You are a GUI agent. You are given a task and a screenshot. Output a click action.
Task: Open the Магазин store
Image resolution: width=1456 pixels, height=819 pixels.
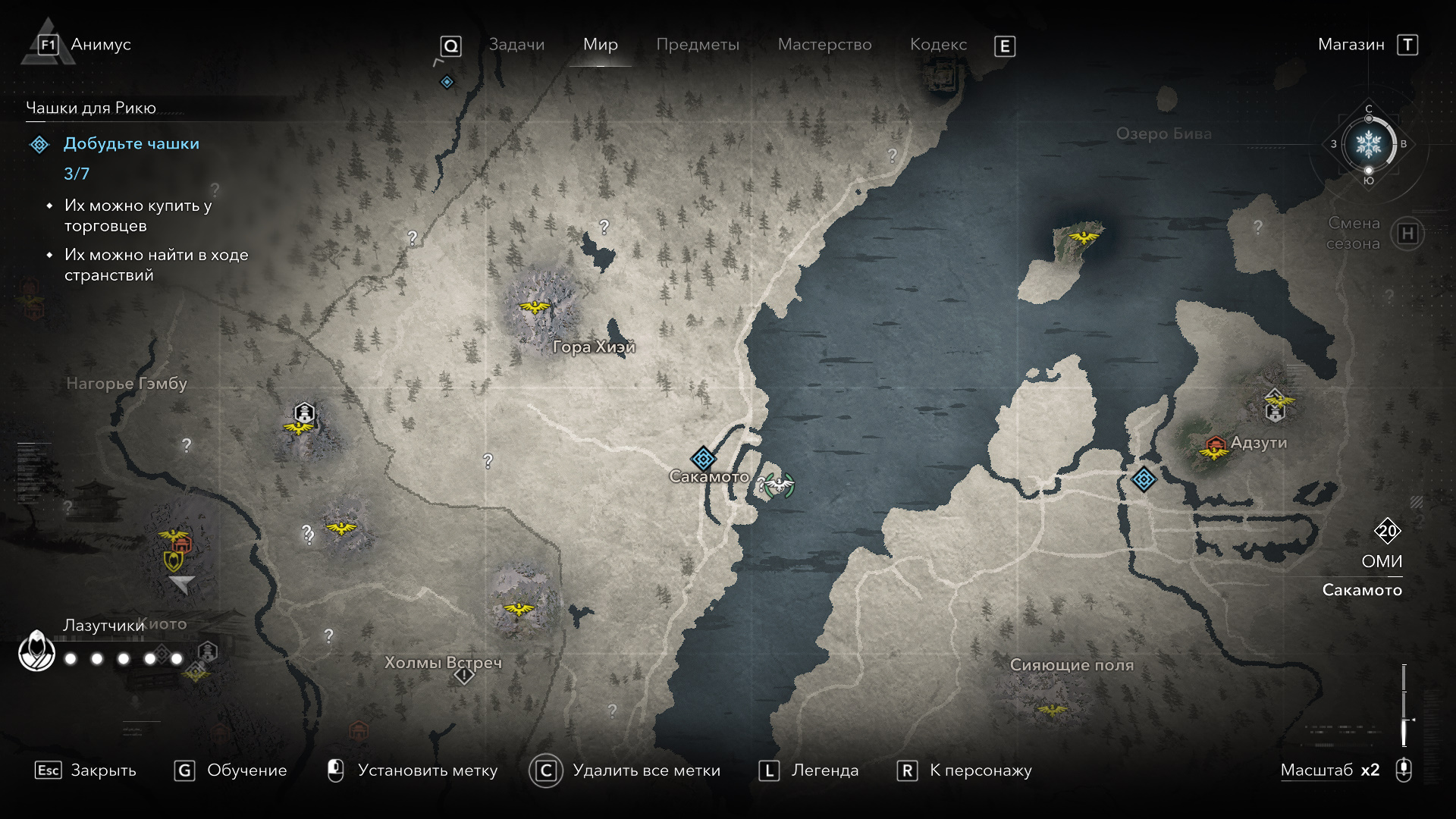[1351, 45]
